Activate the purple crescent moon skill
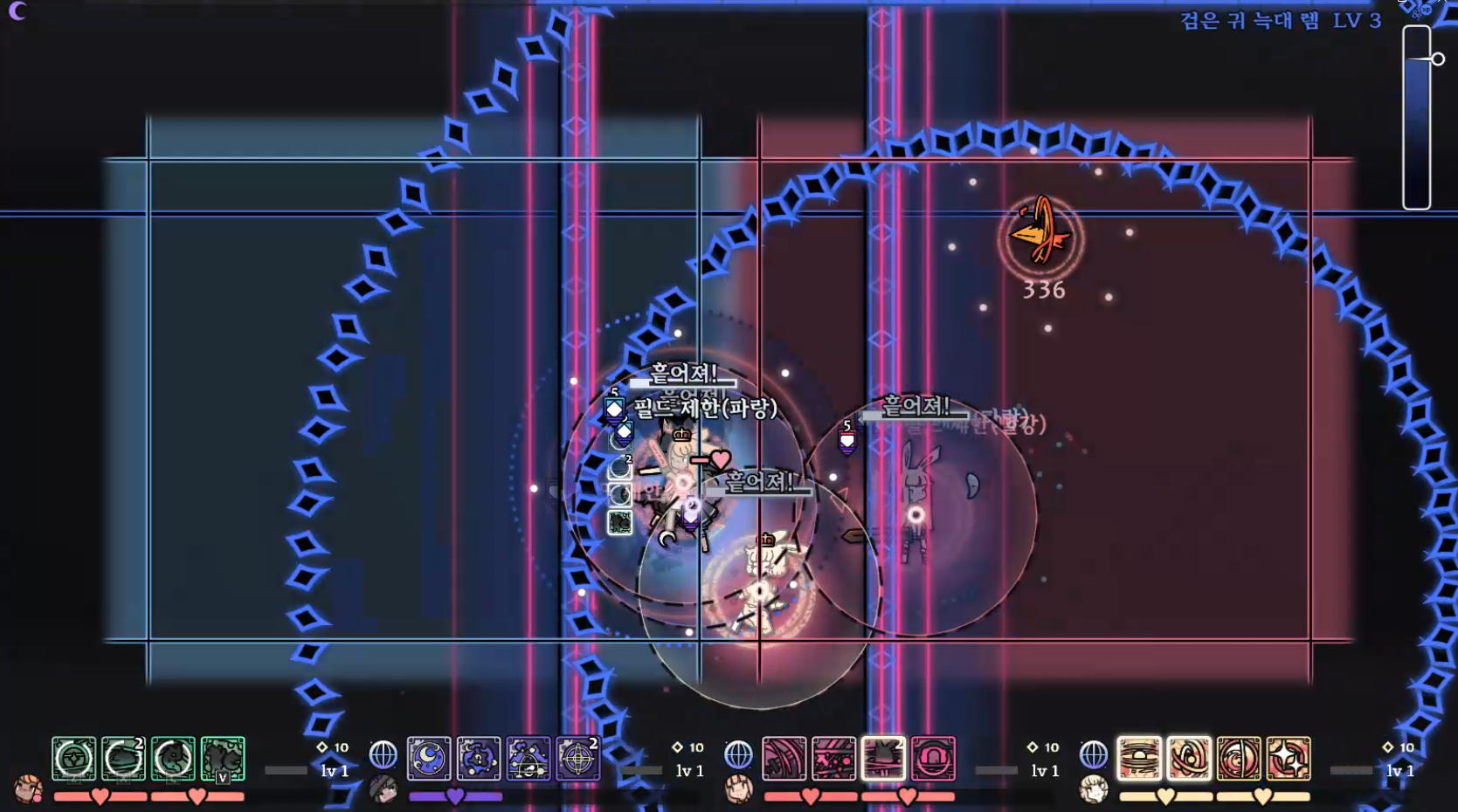Image resolution: width=1458 pixels, height=812 pixels. pos(429,759)
